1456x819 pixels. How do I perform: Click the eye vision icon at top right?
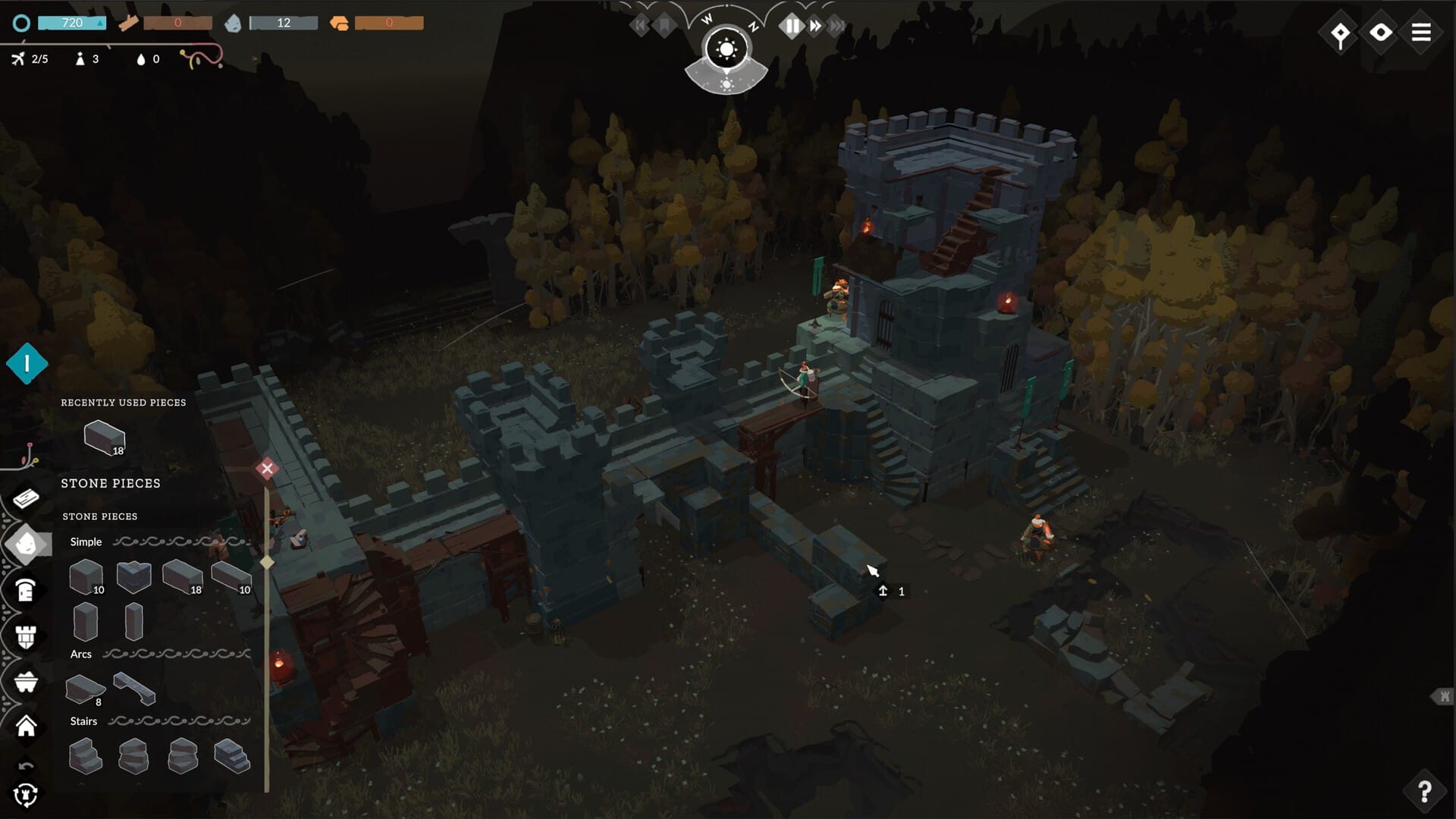(x=1380, y=32)
